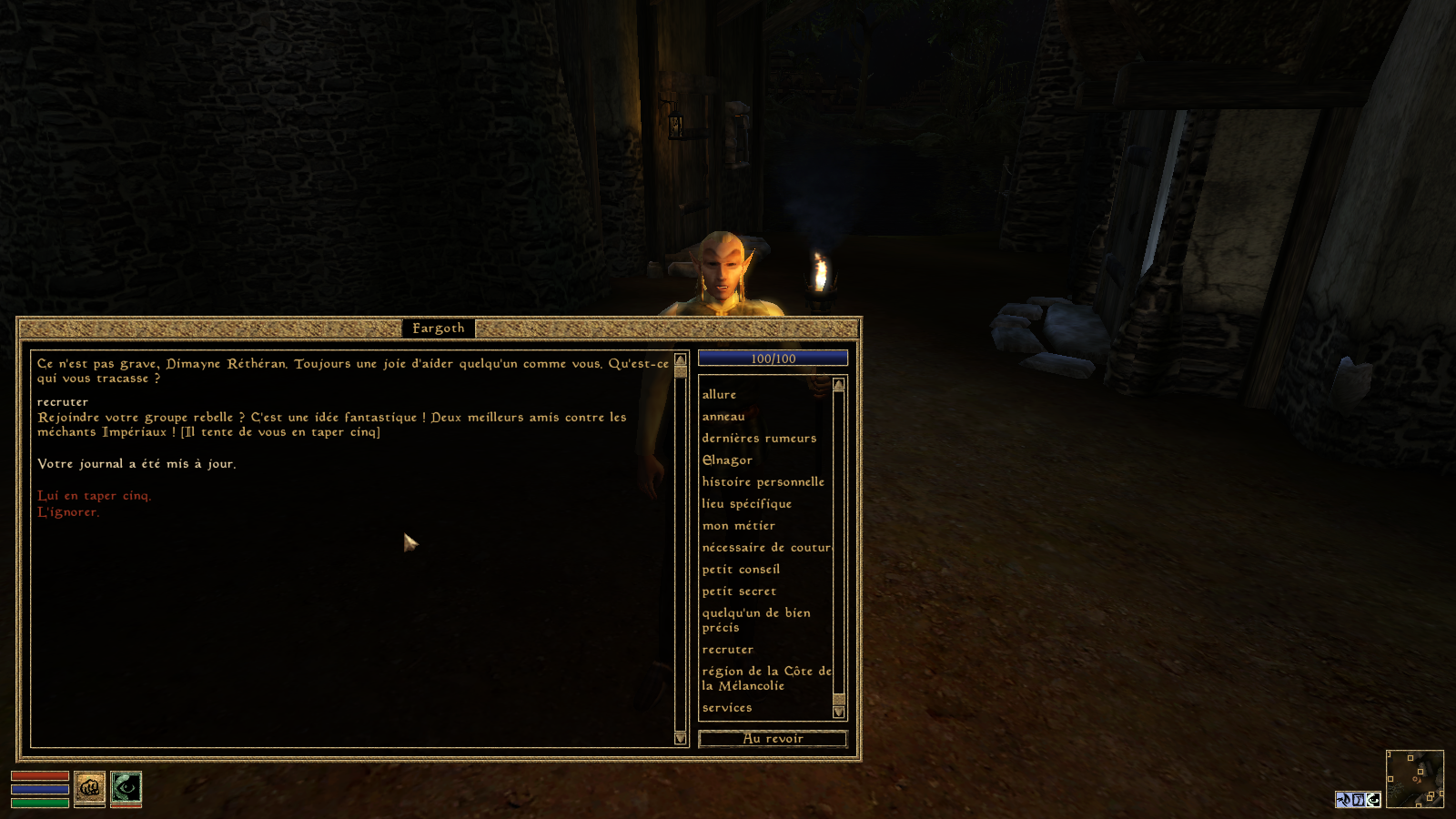Image resolution: width=1456 pixels, height=819 pixels.
Task: Open the minimap
Action: tap(1414, 778)
